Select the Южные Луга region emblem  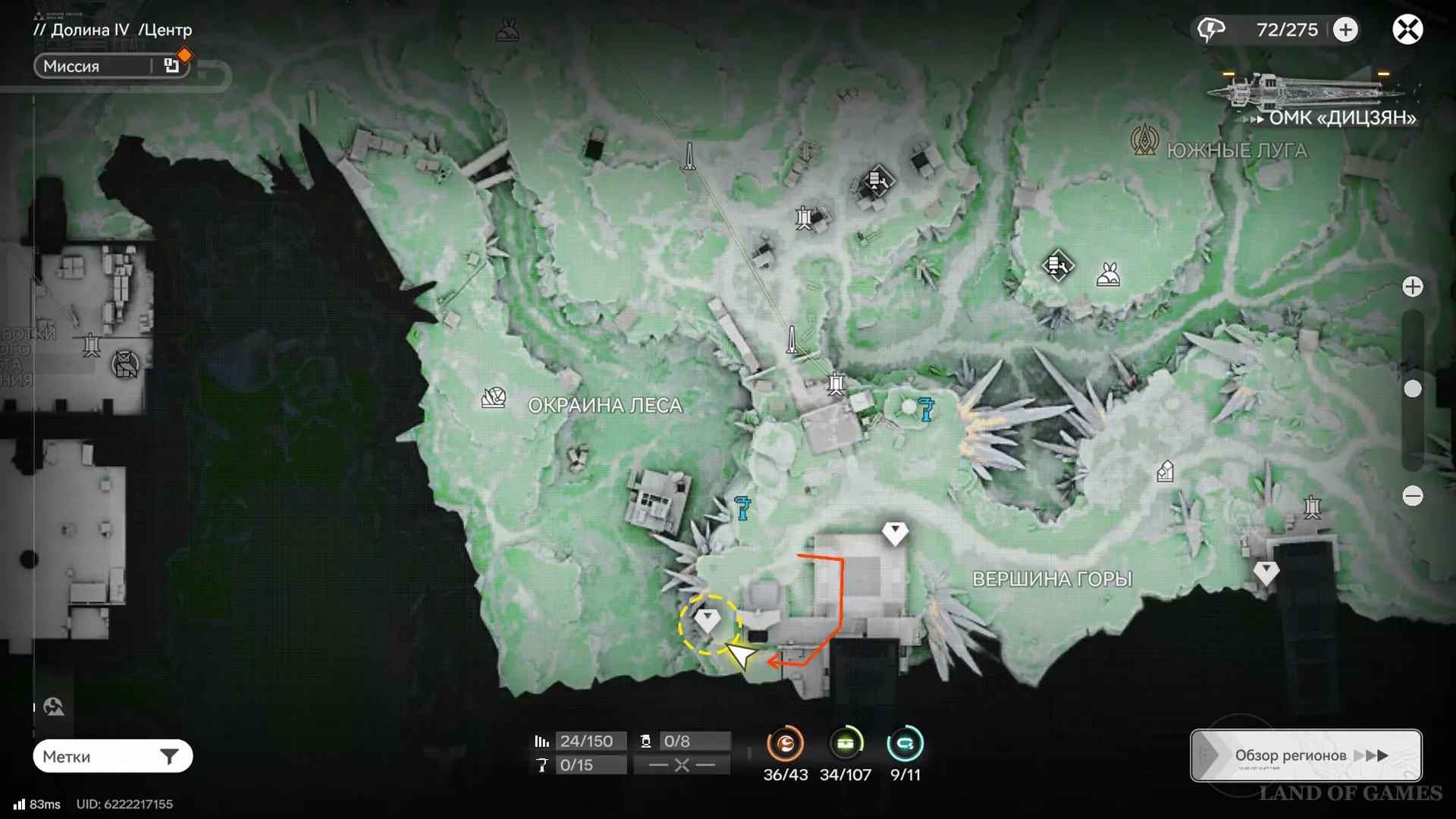click(x=1144, y=140)
